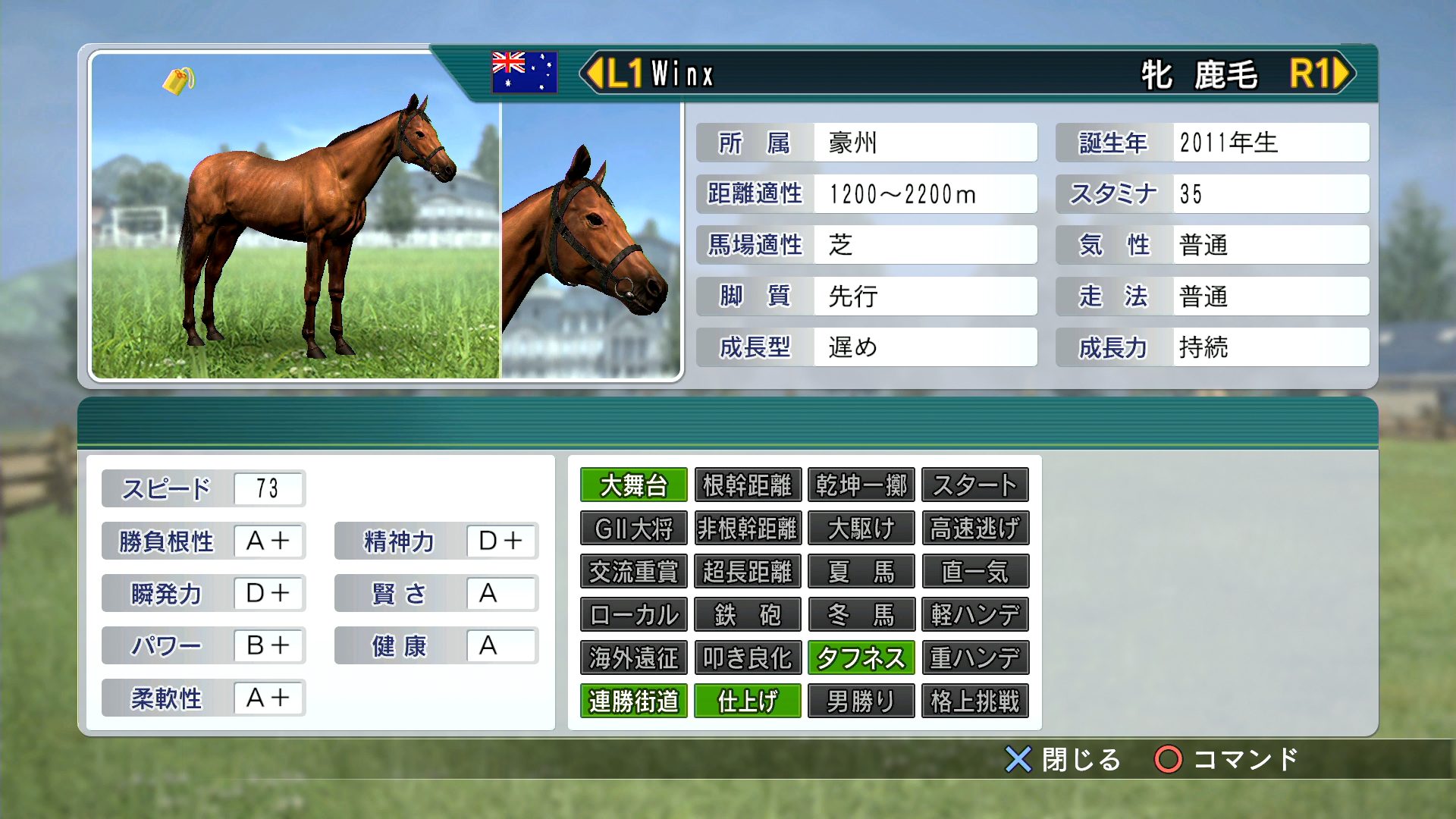
Task: Choose the ローカル trait tile
Action: coord(633,615)
